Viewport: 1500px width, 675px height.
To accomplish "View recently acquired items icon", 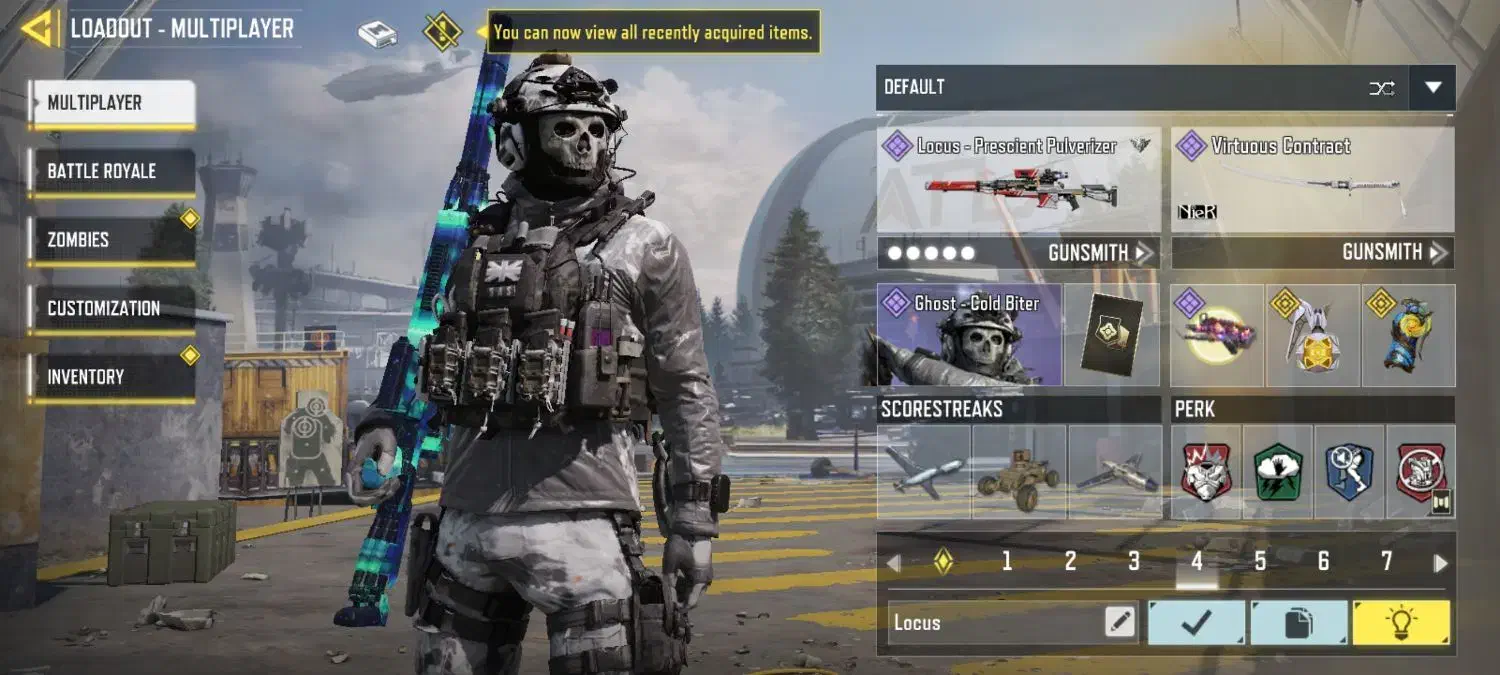I will 442,32.
